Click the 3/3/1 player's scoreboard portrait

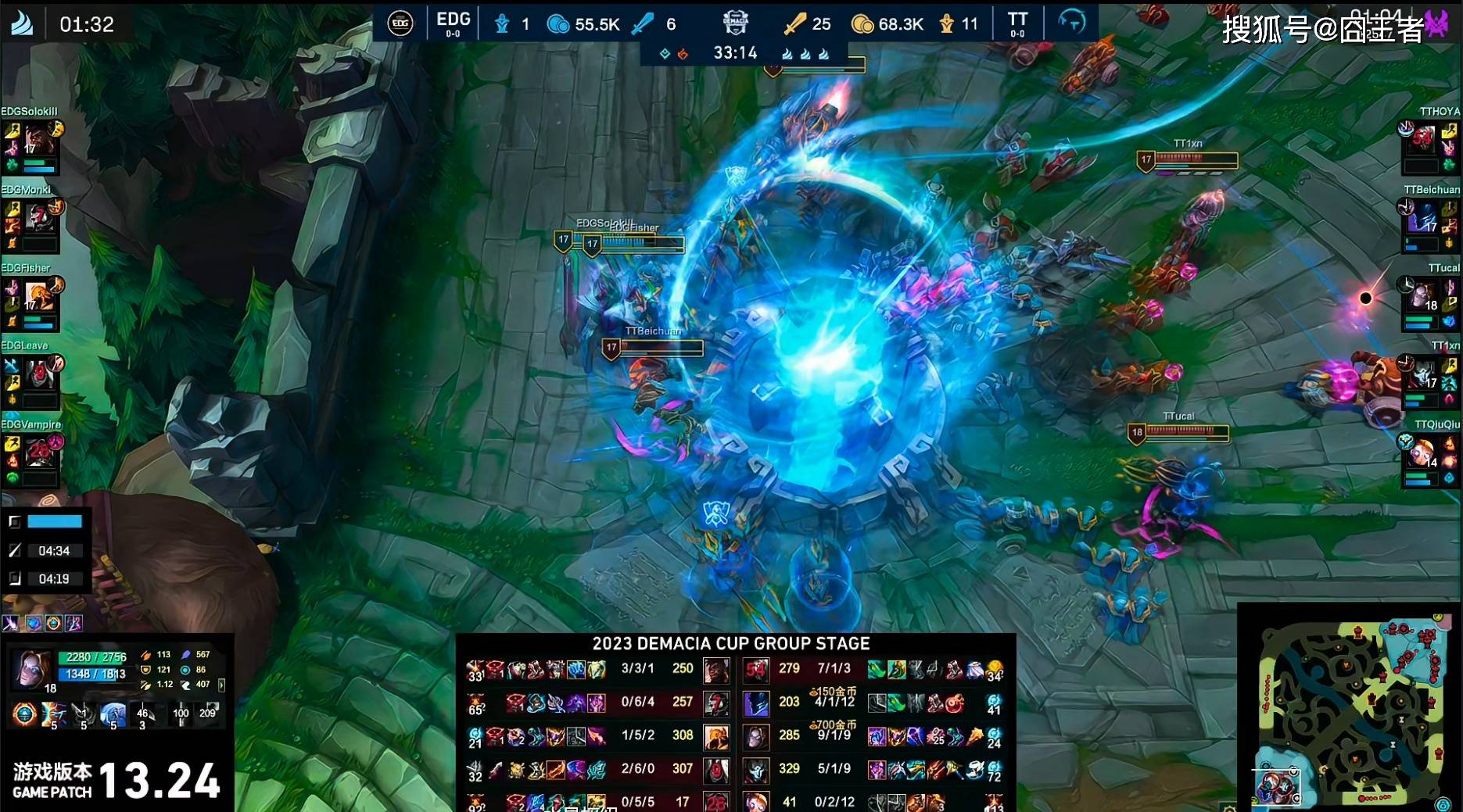pyautogui.click(x=715, y=670)
